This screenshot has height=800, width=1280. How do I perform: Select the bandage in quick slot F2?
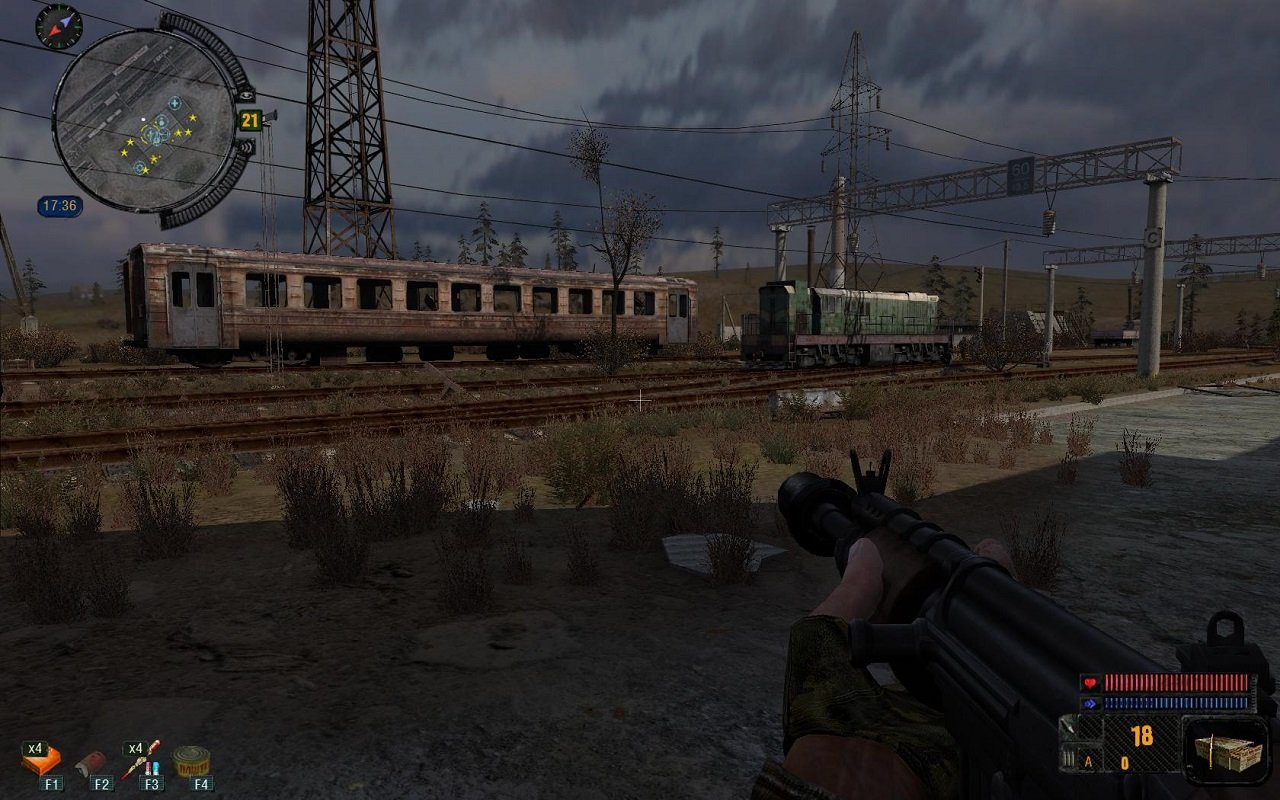[x=93, y=763]
